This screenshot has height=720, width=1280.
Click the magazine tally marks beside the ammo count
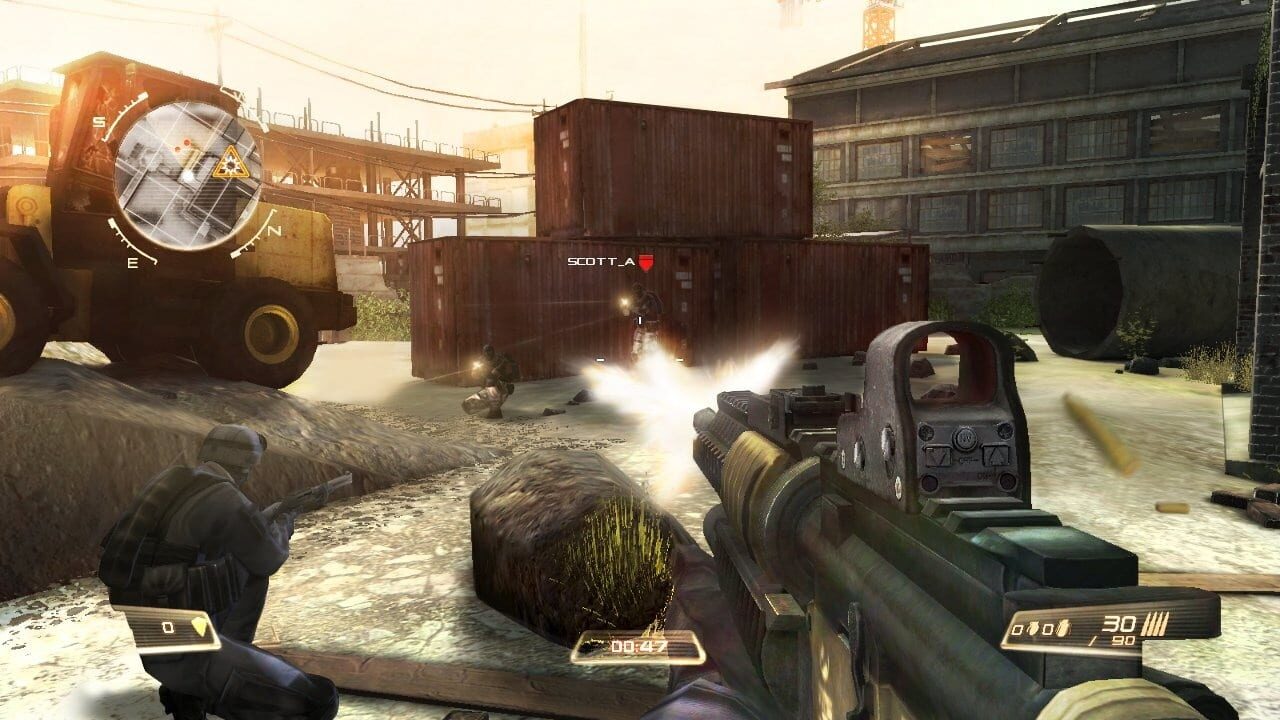tap(1155, 624)
